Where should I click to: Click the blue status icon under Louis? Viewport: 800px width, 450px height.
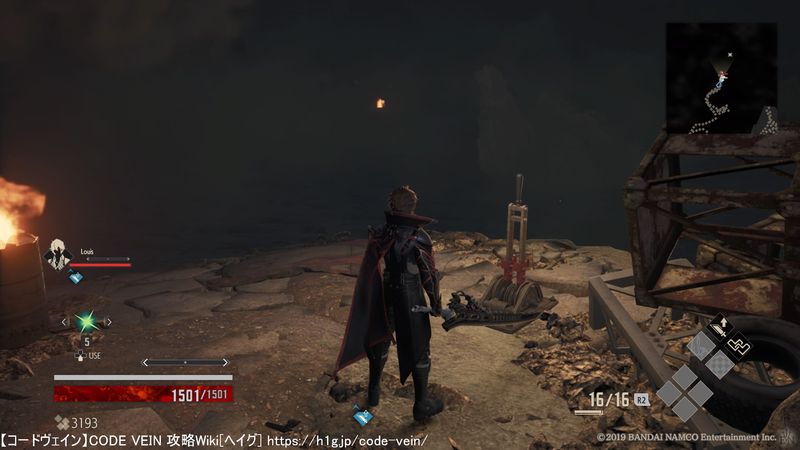(76, 278)
